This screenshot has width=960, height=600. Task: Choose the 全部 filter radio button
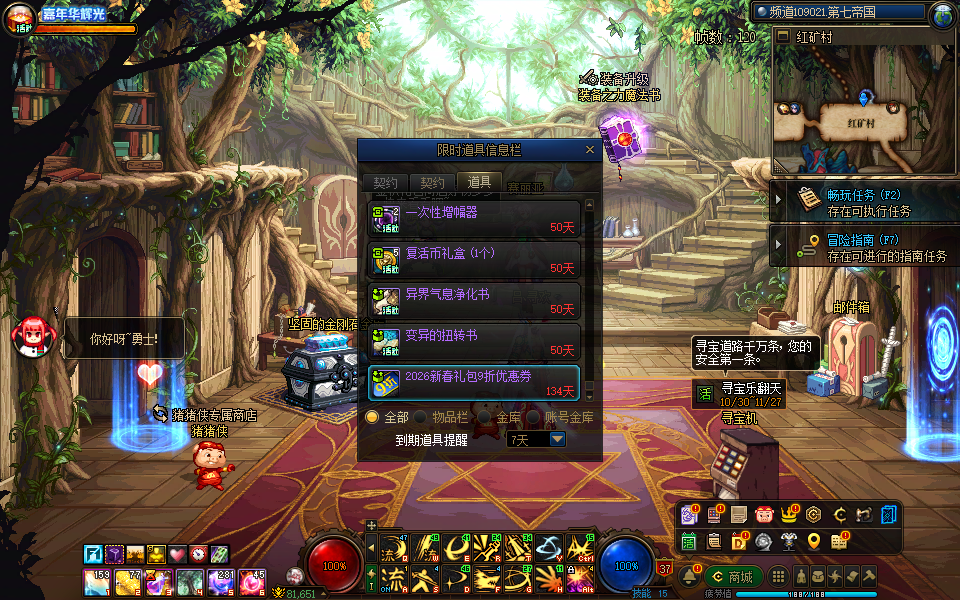(372, 417)
